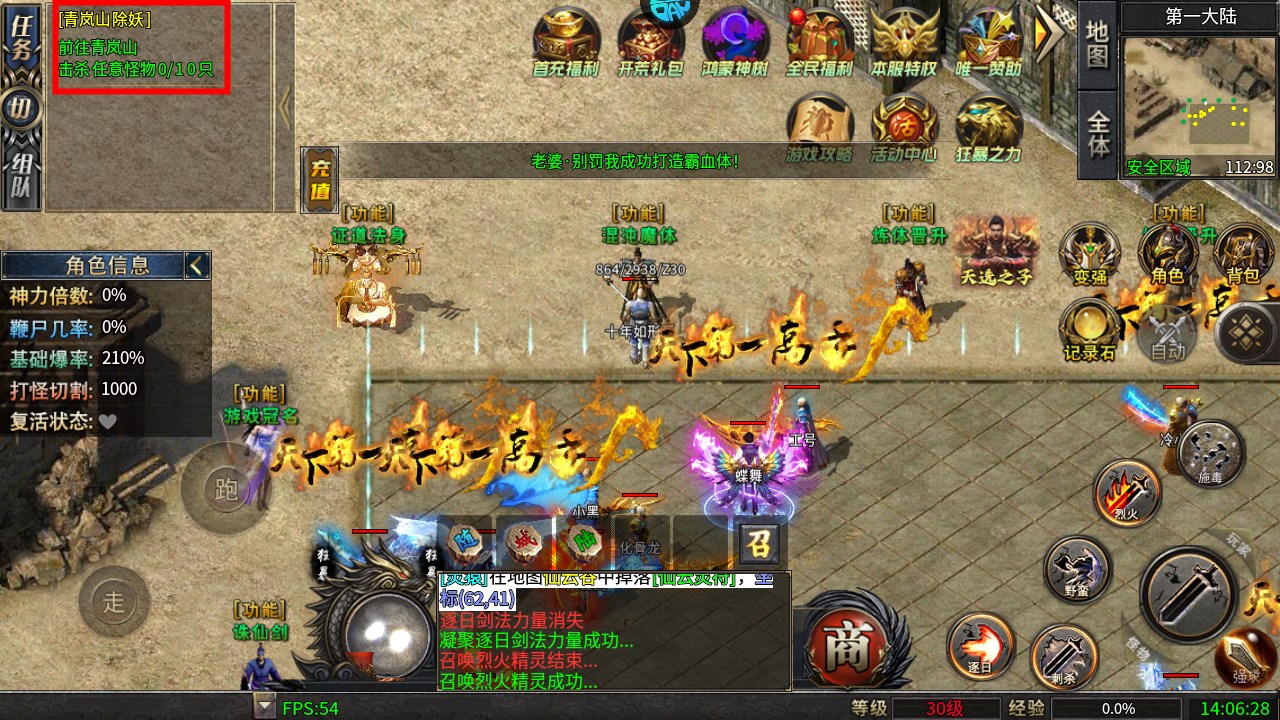Open the 本服特权 server privileges icon

(x=904, y=43)
